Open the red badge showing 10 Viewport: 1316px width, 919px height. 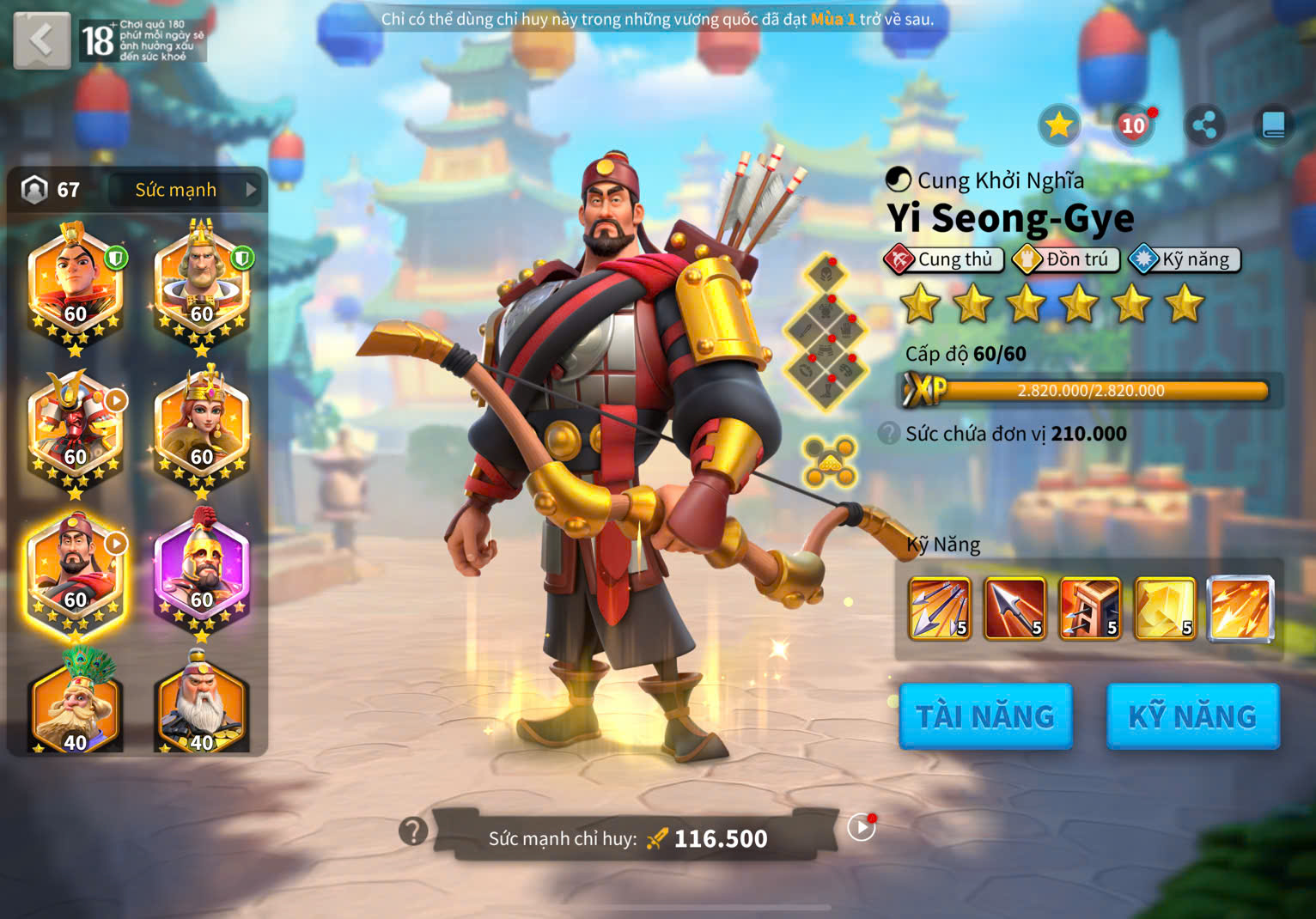click(1133, 126)
